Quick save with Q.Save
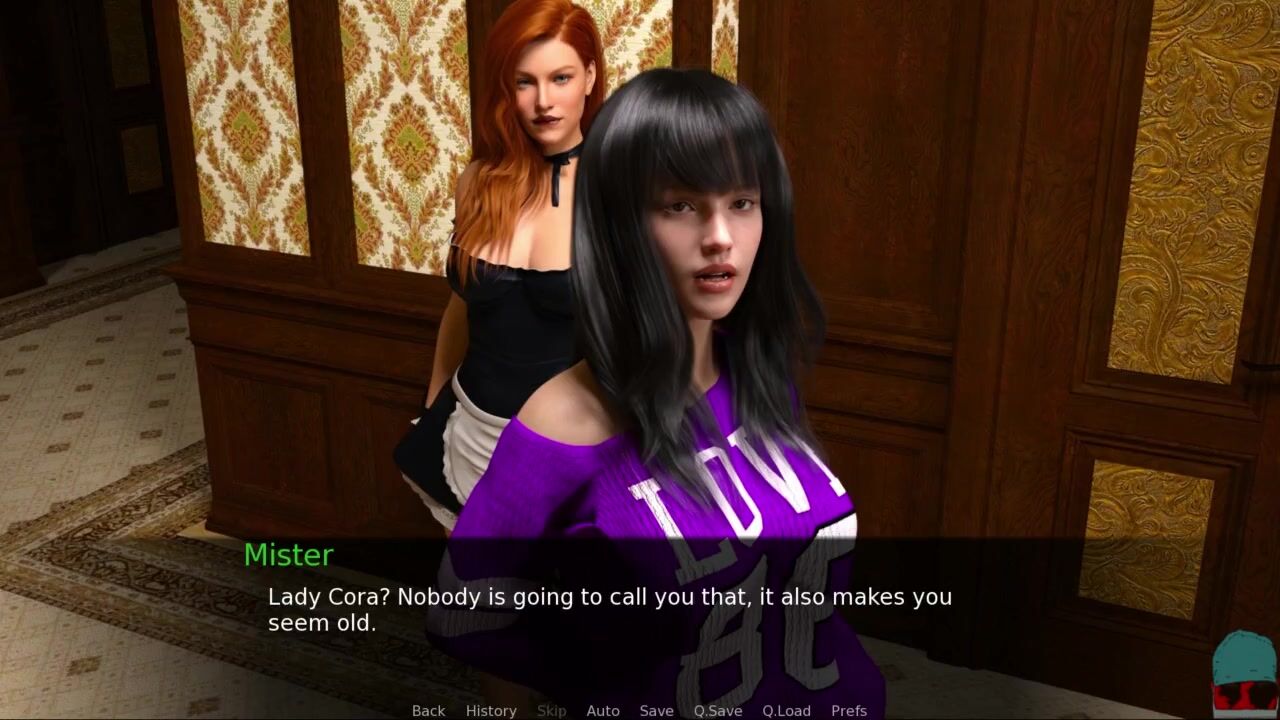This screenshot has width=1280, height=720. (x=718, y=711)
